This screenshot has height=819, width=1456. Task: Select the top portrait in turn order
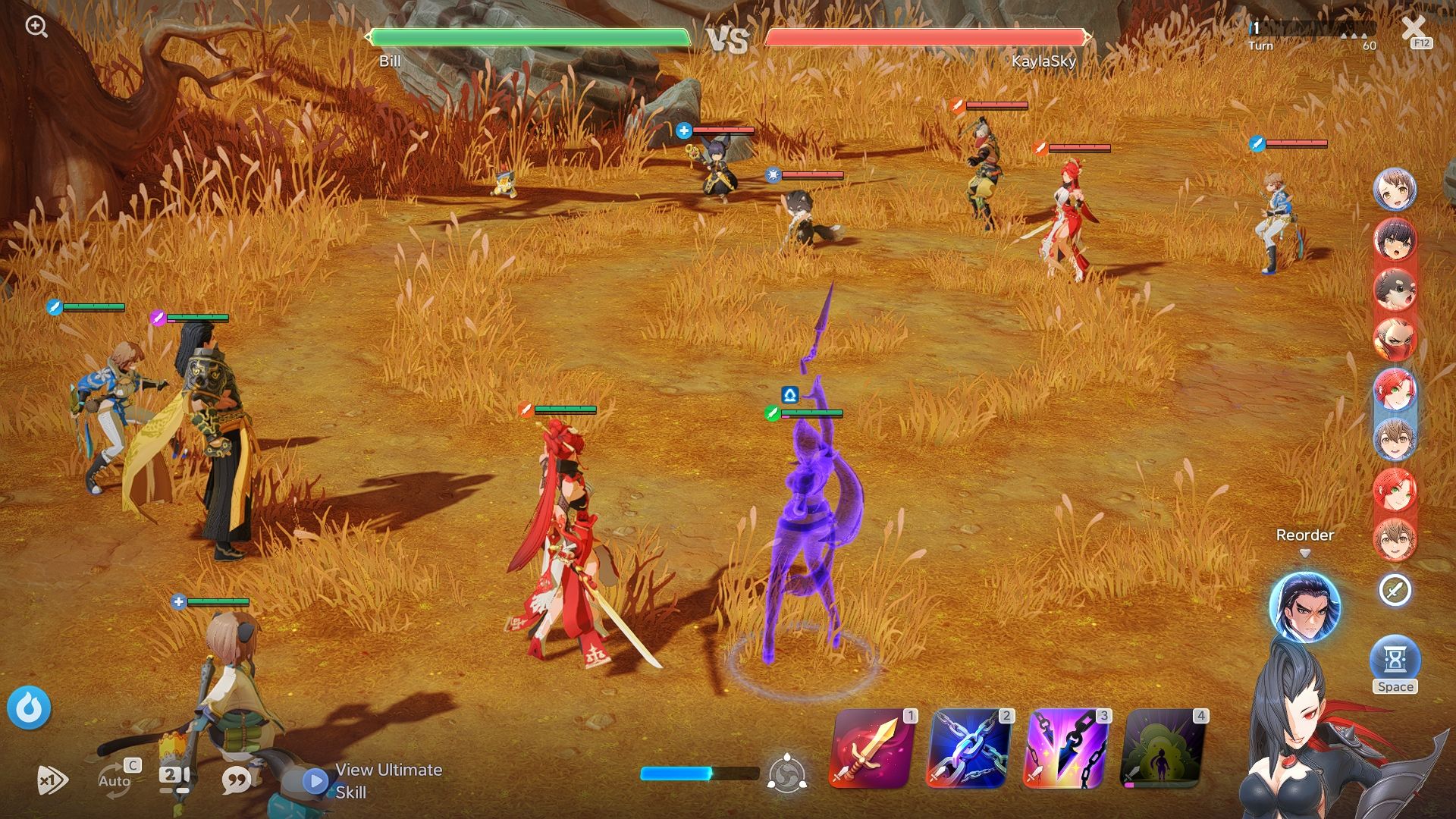[x=1395, y=190]
